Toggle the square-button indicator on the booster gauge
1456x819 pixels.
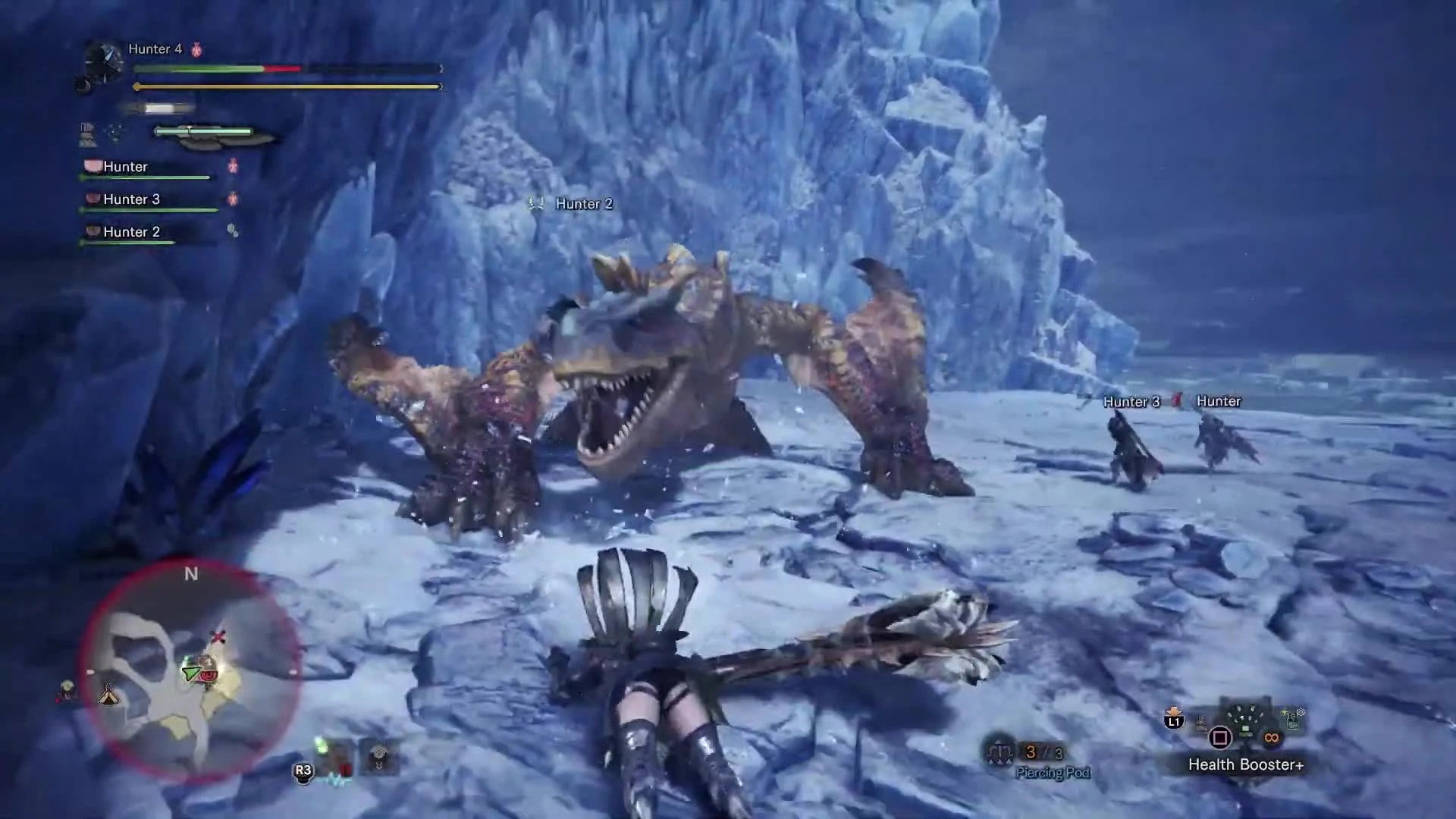1221,738
